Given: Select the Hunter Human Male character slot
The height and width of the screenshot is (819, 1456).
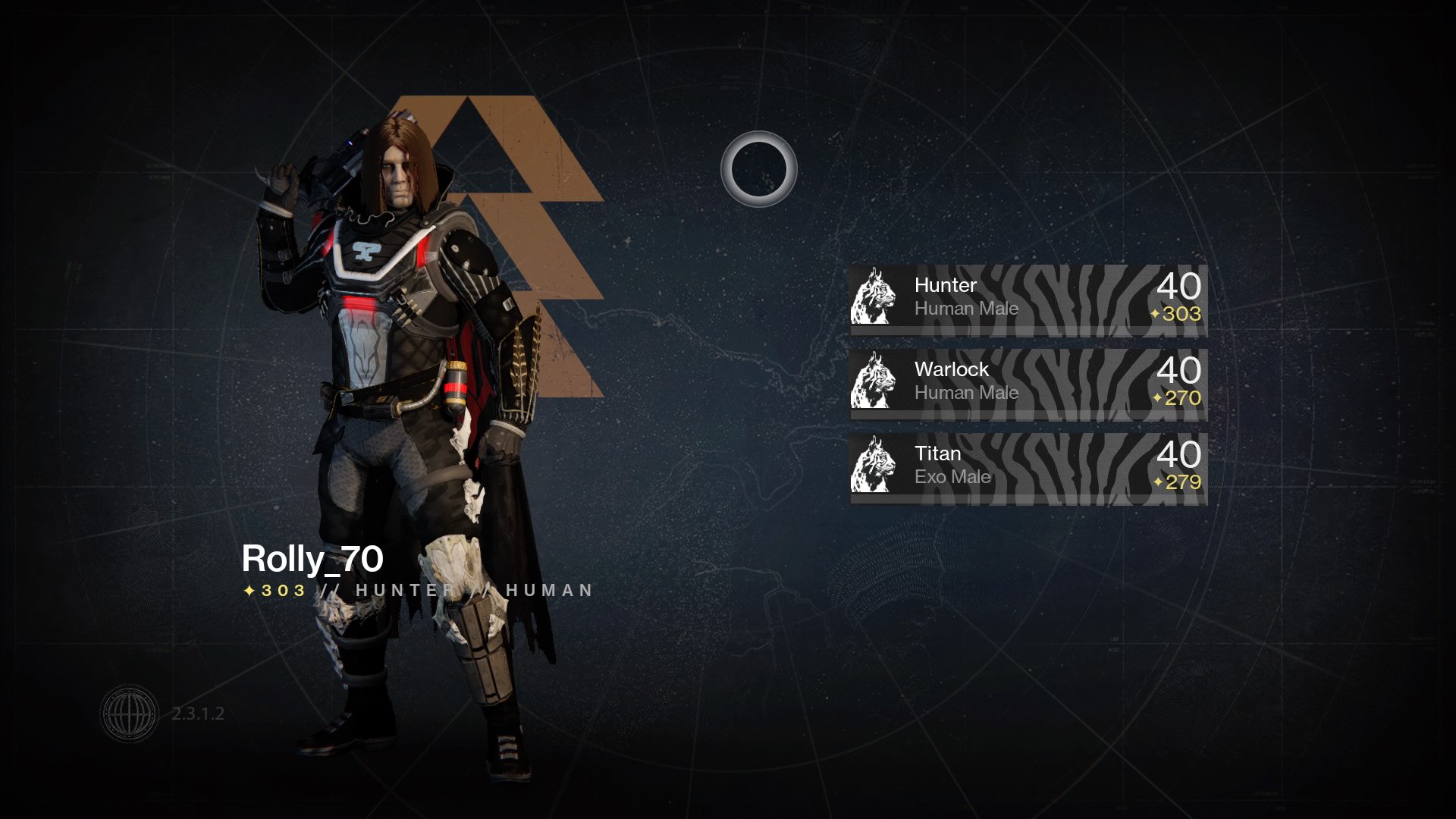Looking at the screenshot, I should [x=1028, y=300].
